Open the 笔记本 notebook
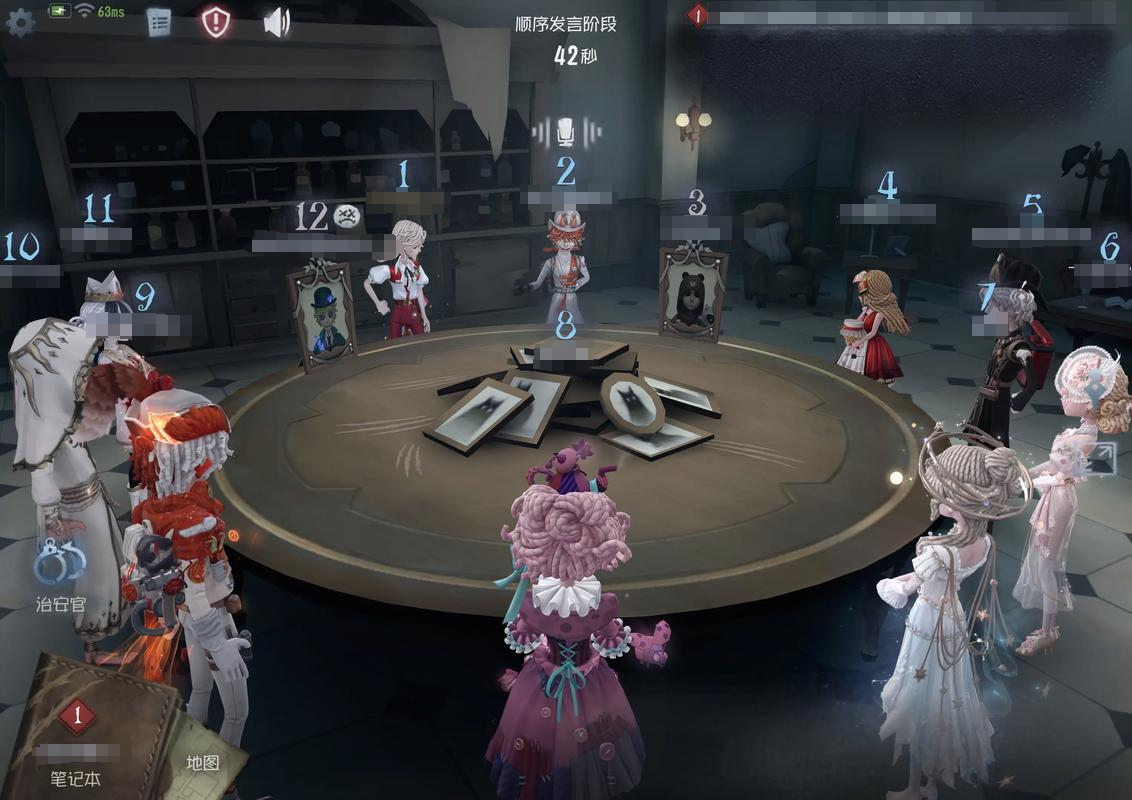 point(78,741)
